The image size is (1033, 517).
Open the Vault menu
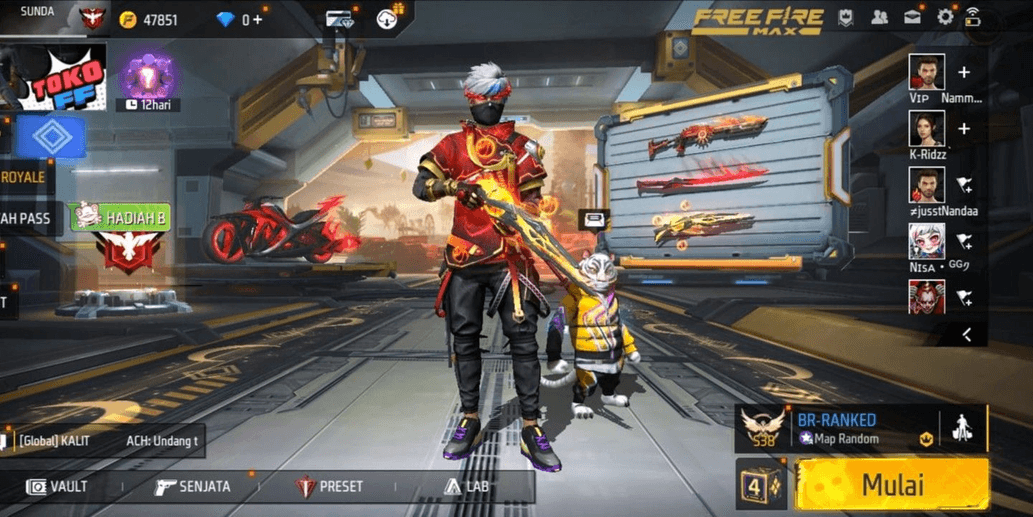[58, 487]
